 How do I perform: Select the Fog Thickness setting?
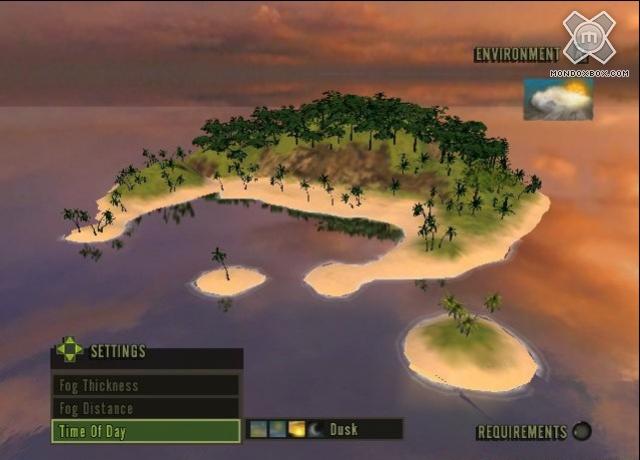tap(145, 385)
